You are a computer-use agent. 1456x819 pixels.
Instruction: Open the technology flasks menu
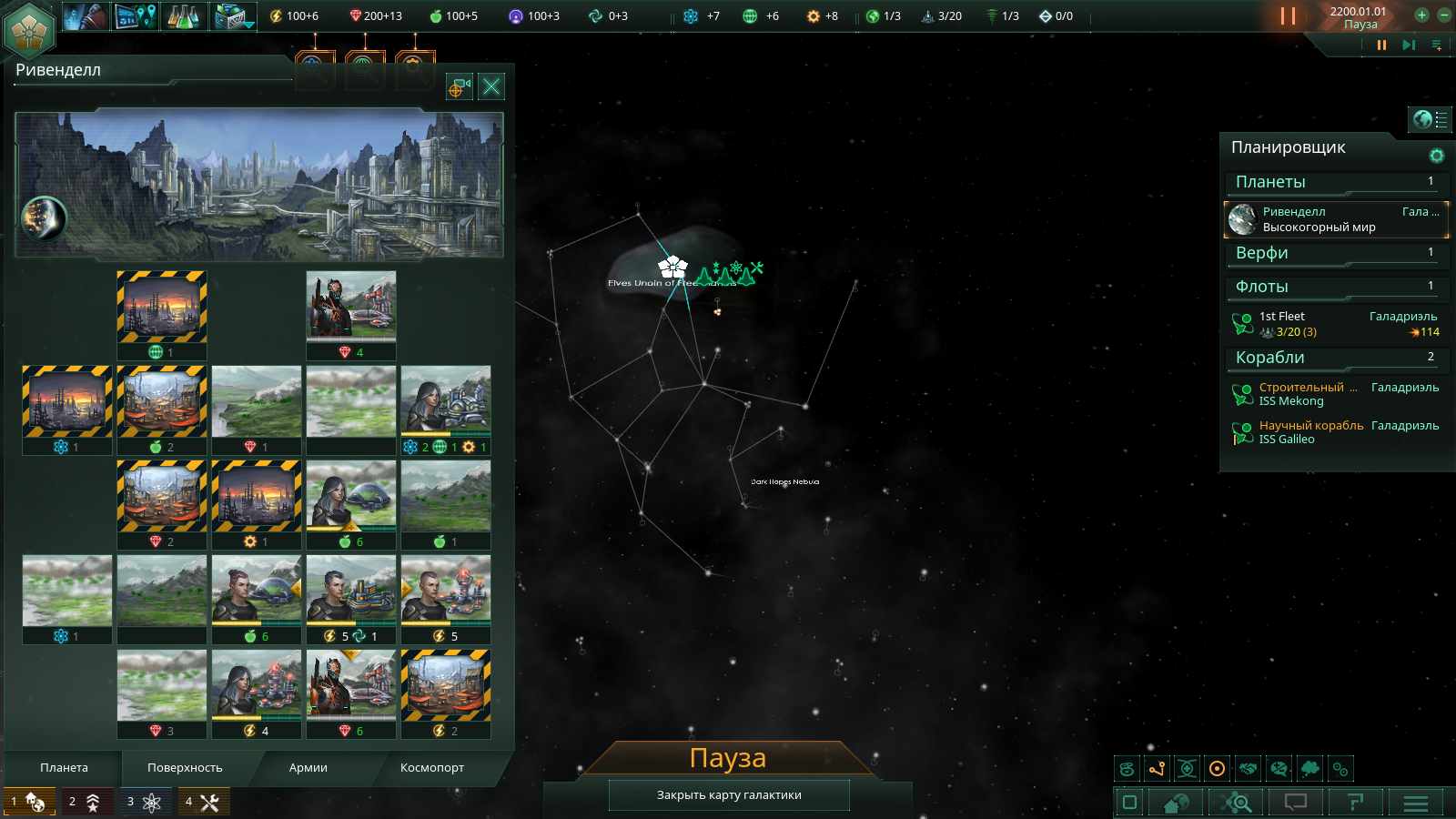(x=184, y=15)
